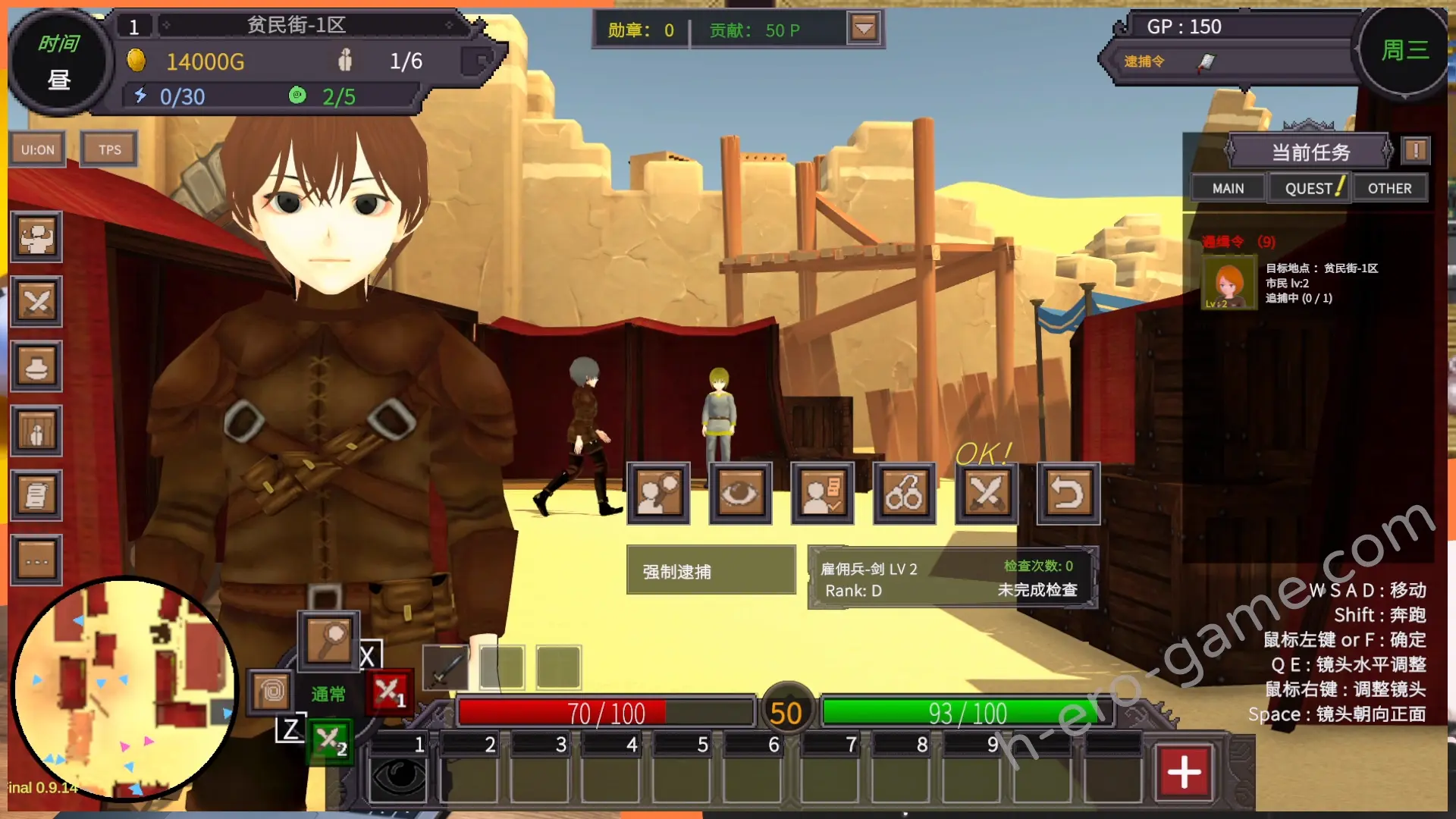This screenshot has width=1456, height=819.
Task: Click the red plus button
Action: [x=1184, y=772]
